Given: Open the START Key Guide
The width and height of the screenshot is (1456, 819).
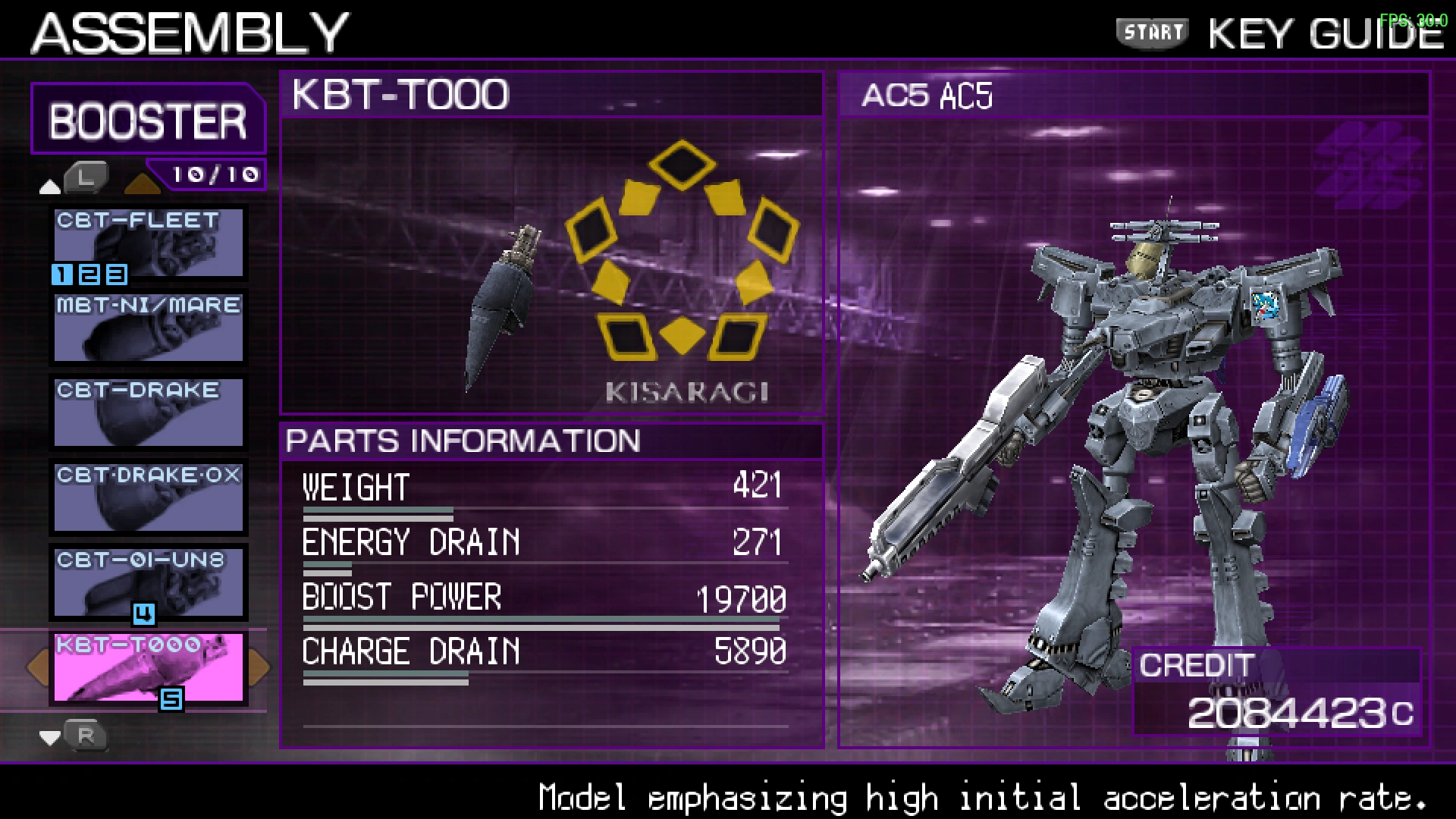Looking at the screenshot, I should tap(1151, 32).
